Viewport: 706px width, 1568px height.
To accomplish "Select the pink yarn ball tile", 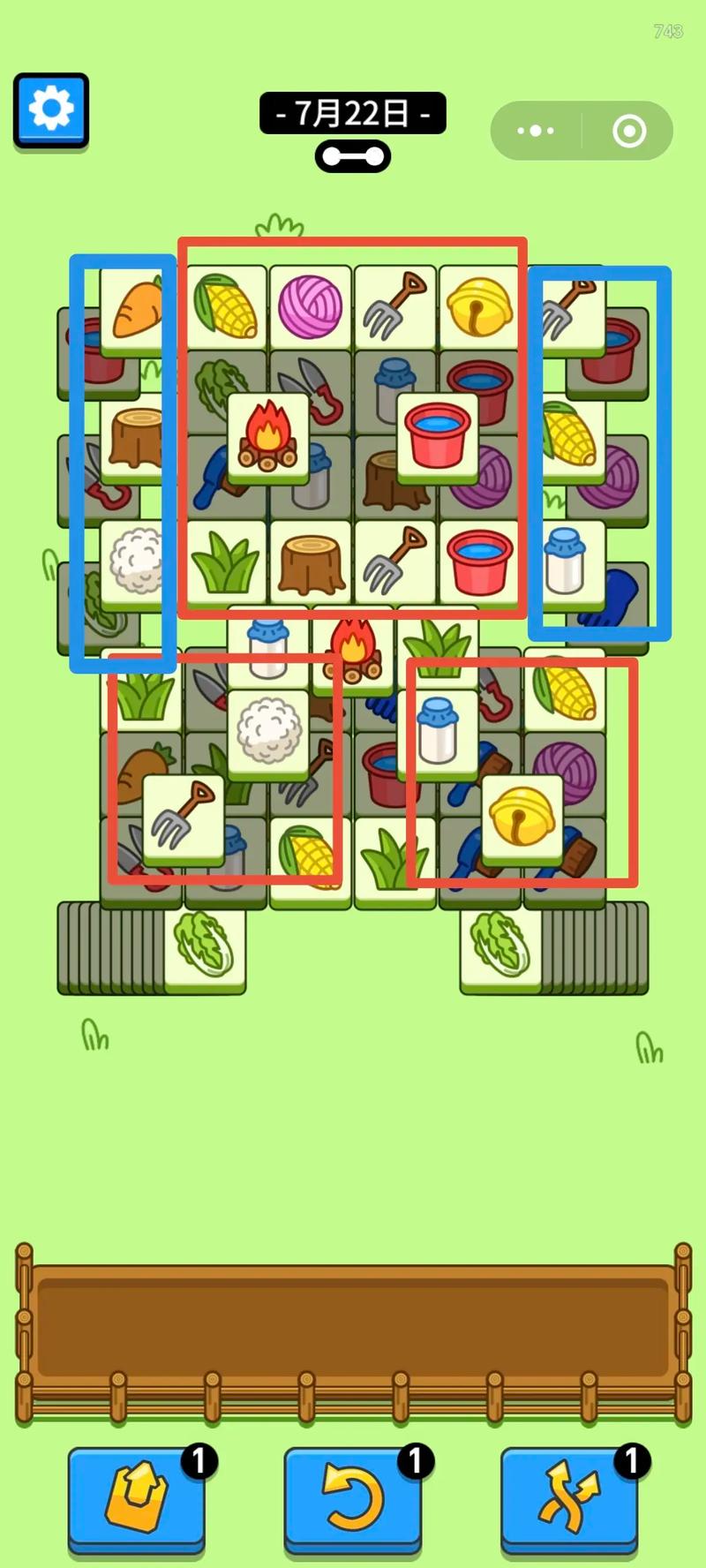I will click(310, 305).
